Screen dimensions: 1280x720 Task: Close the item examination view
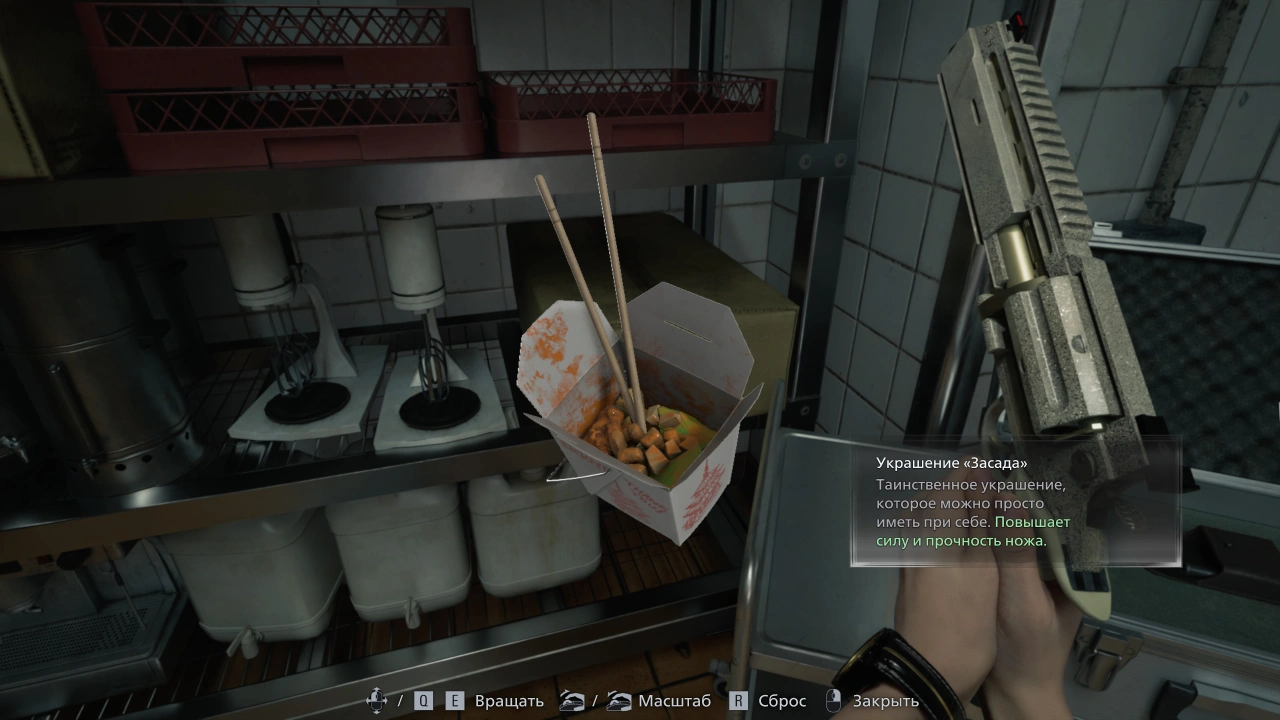tap(884, 701)
